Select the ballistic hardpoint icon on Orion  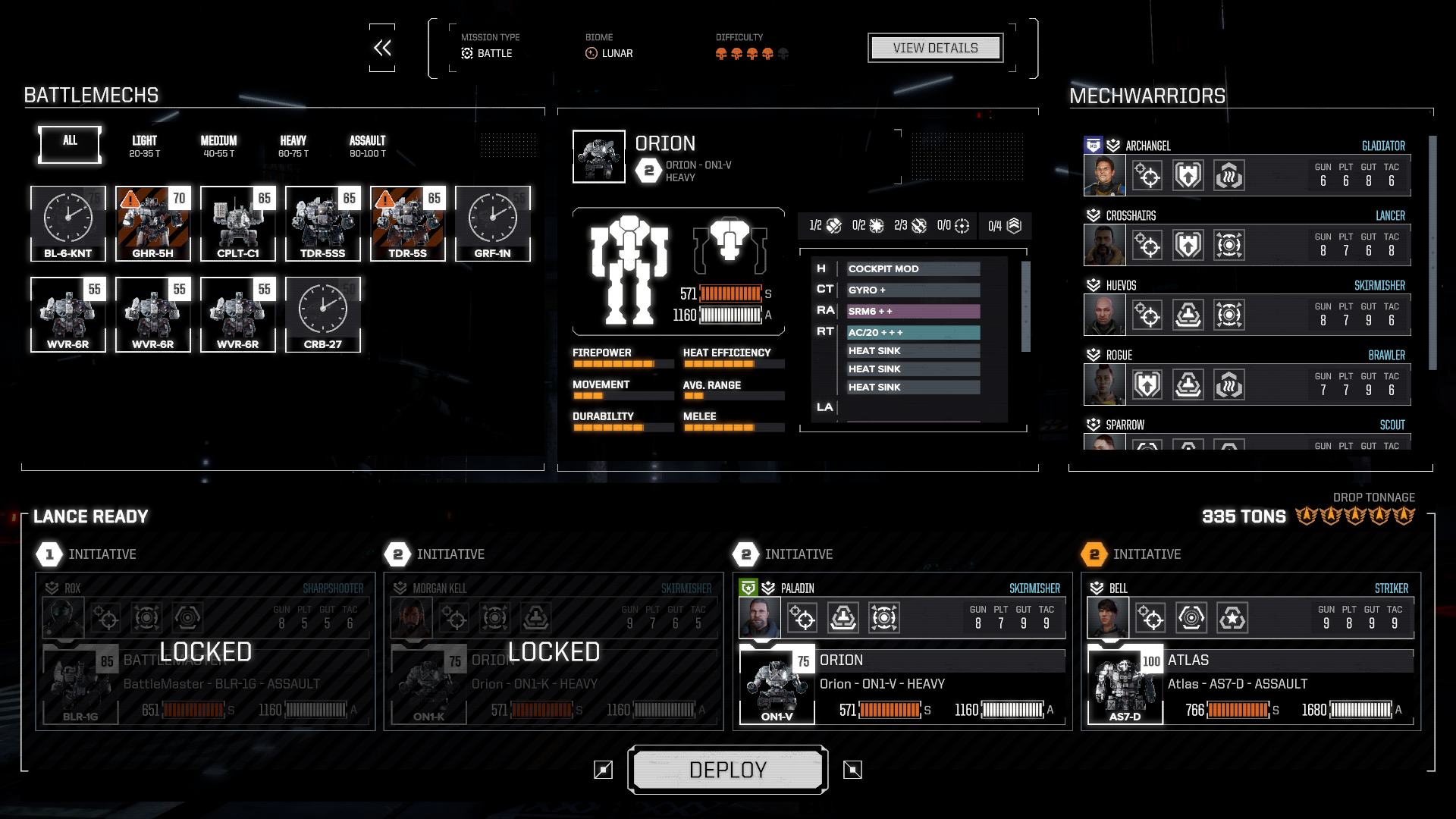click(x=833, y=225)
